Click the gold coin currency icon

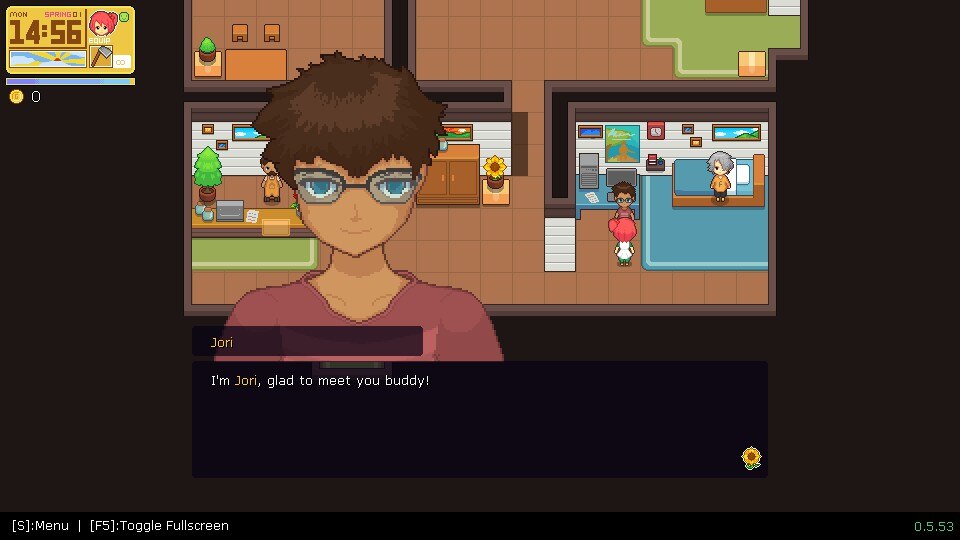(x=15, y=97)
